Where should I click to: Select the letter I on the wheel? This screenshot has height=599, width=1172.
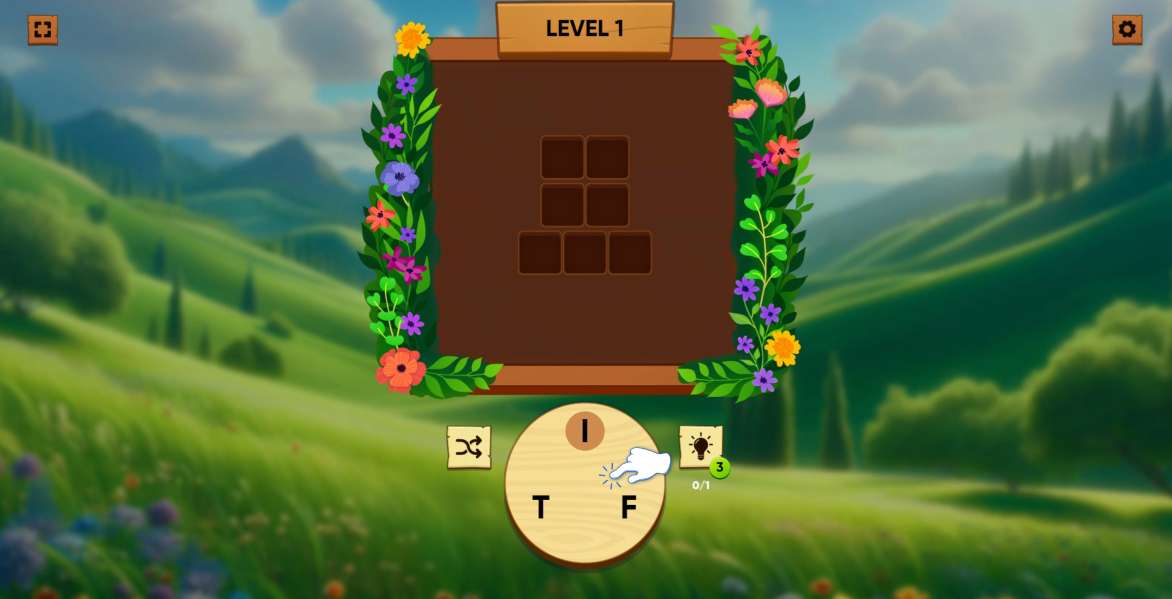pos(585,431)
